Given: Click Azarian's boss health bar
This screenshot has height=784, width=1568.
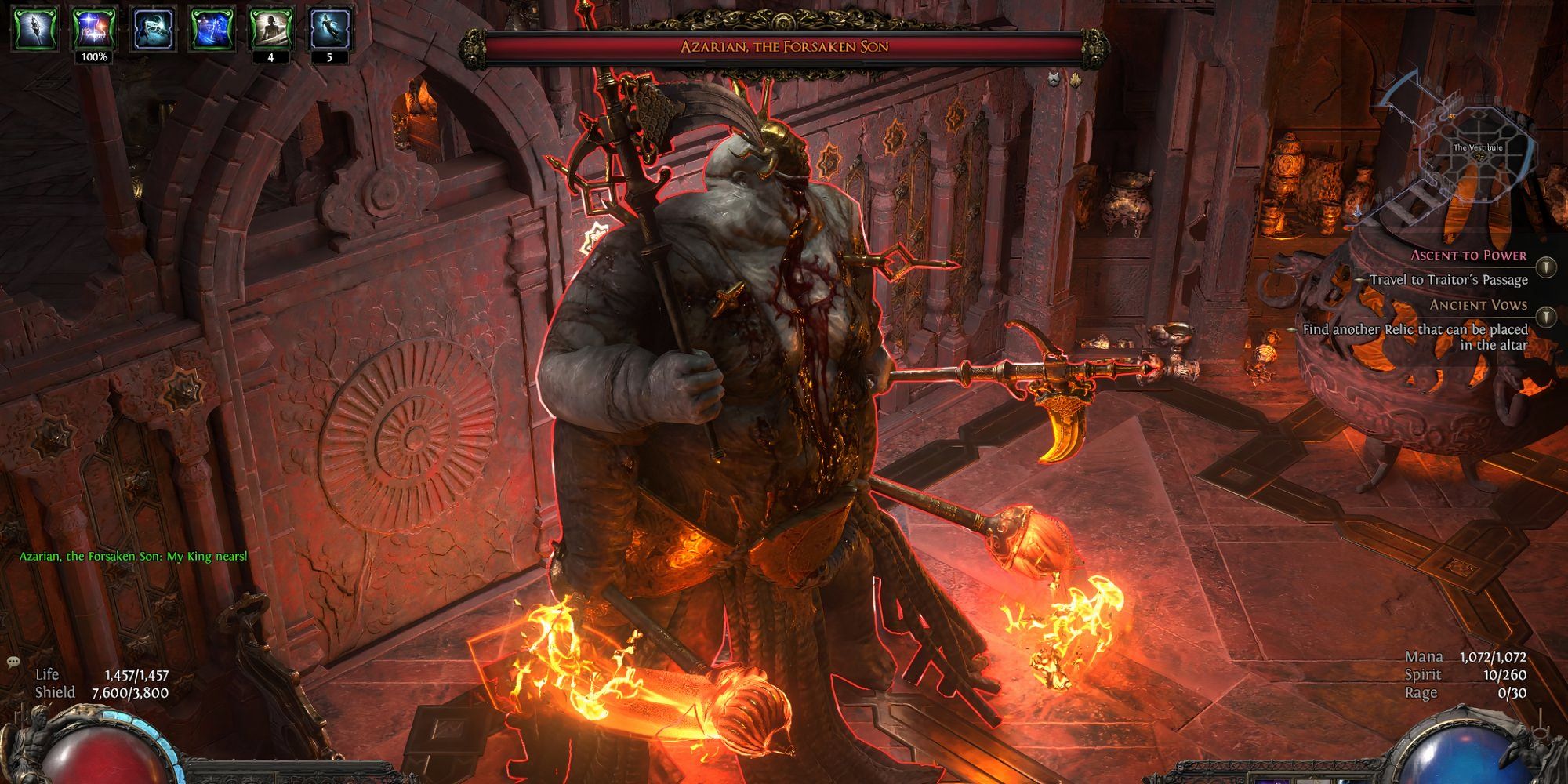Looking at the screenshot, I should [x=784, y=47].
